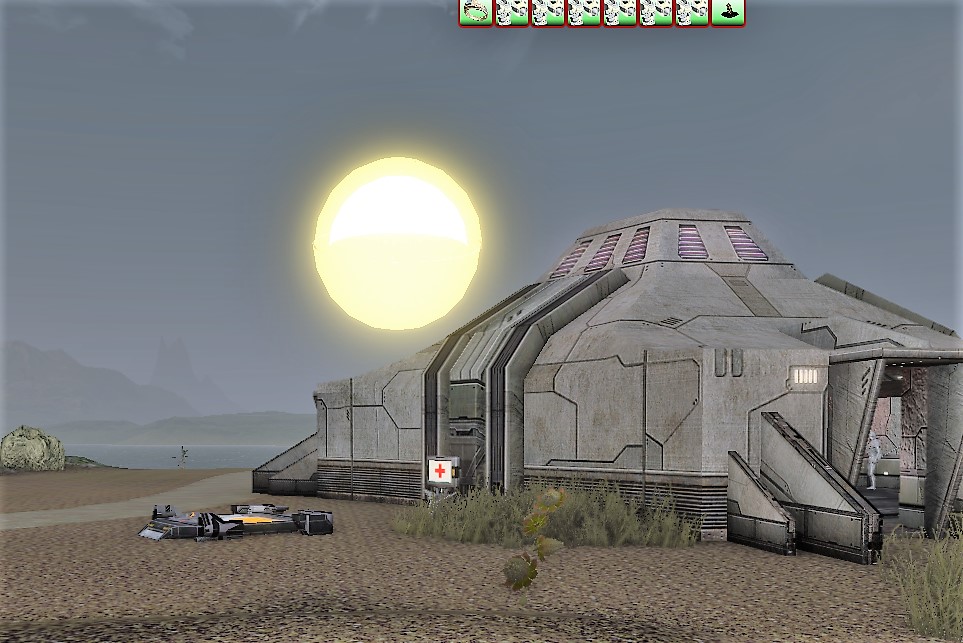Select the dark turret unit icon

click(x=728, y=13)
